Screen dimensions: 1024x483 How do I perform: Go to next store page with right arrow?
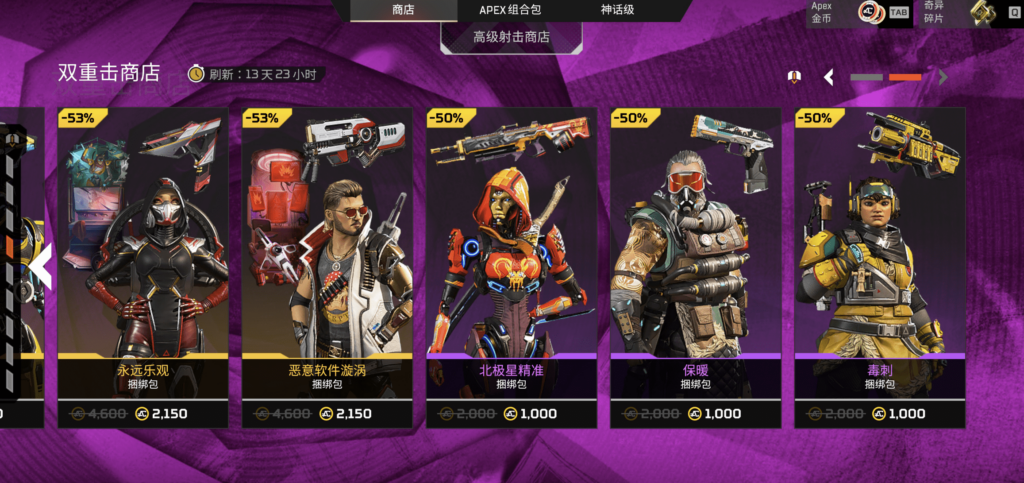[943, 77]
